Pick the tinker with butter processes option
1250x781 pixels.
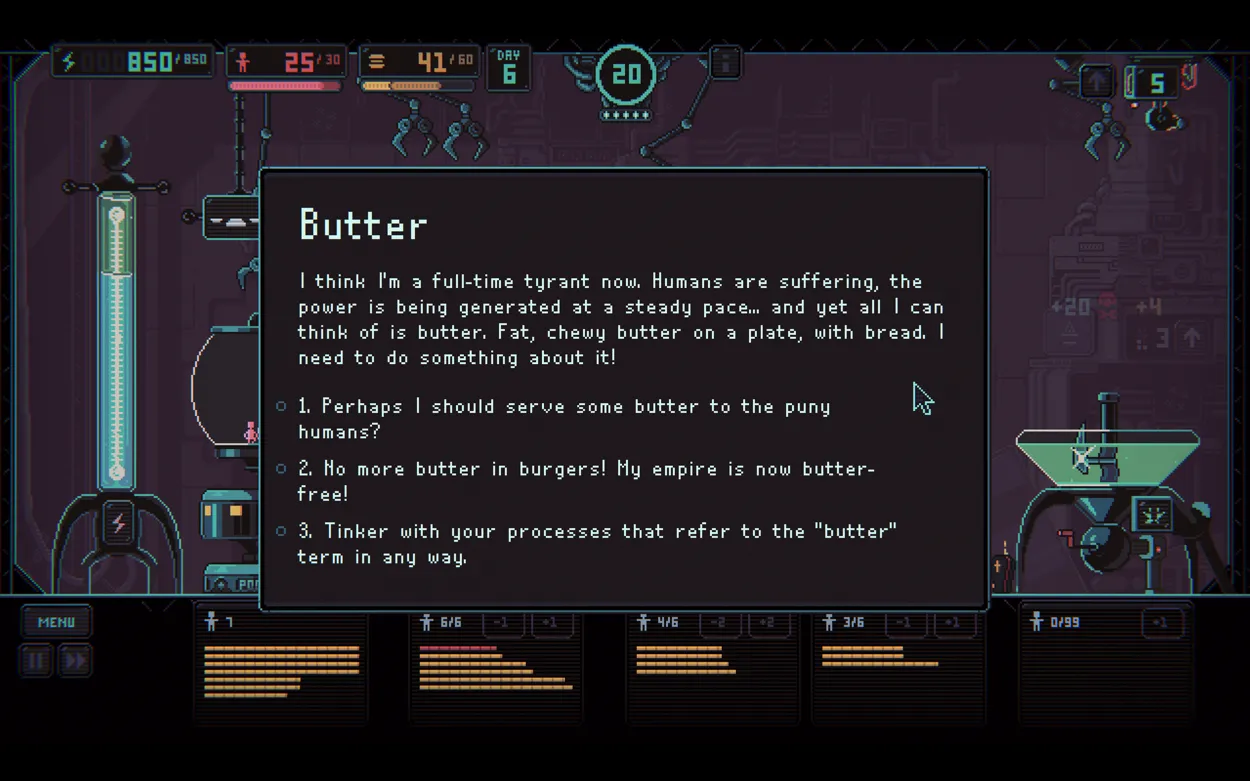pos(596,543)
